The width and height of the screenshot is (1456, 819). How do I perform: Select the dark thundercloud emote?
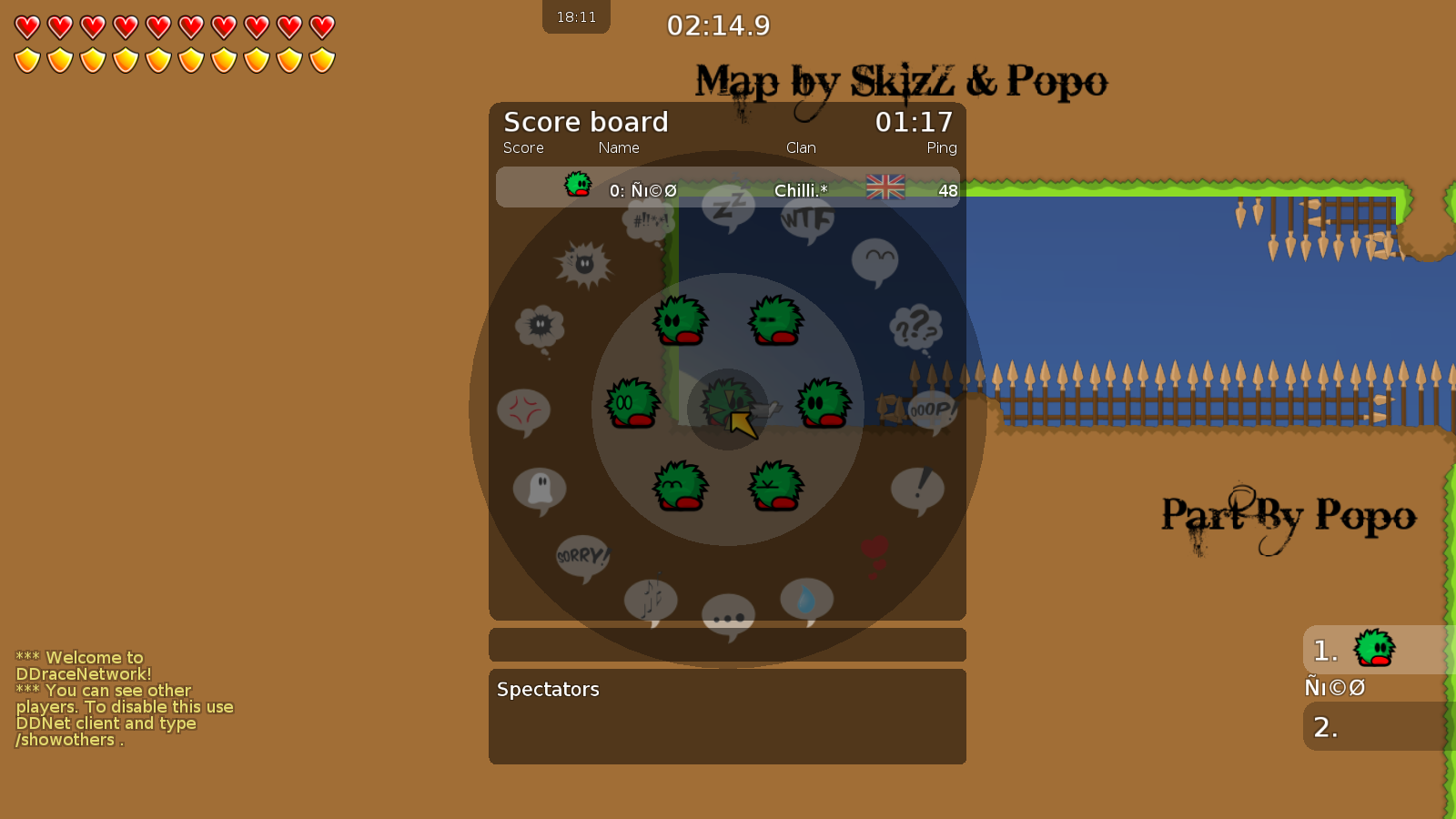539,325
